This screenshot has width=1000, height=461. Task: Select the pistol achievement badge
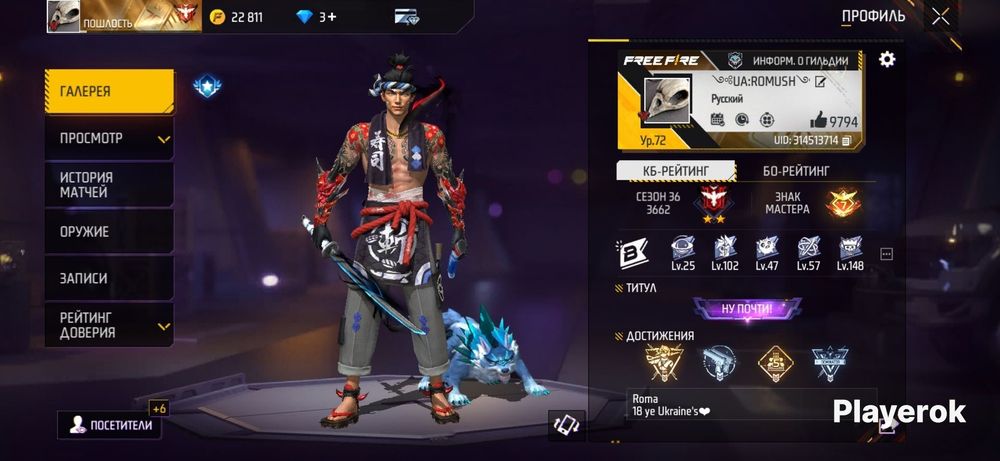718,363
